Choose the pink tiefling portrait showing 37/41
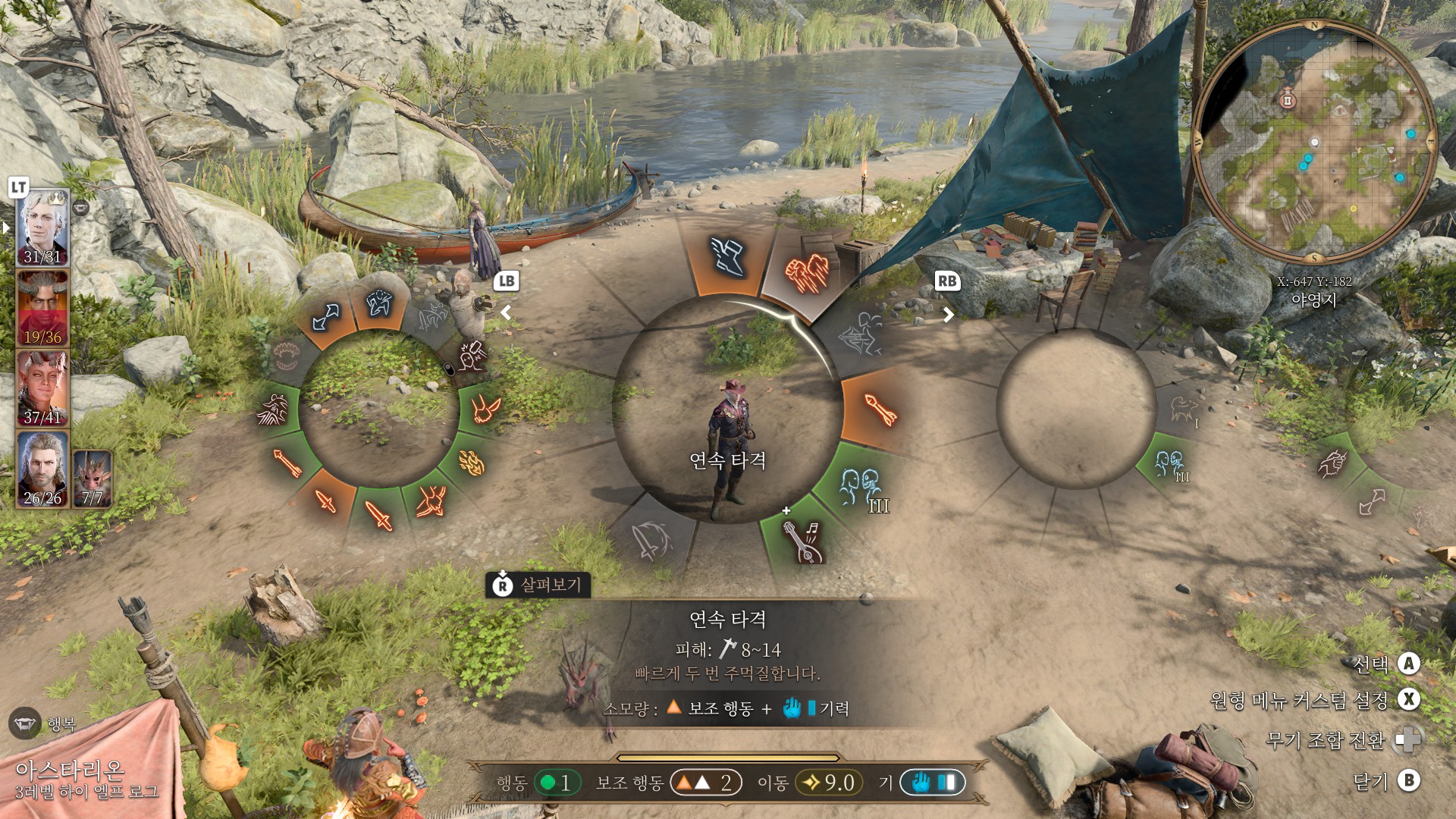 pyautogui.click(x=43, y=388)
